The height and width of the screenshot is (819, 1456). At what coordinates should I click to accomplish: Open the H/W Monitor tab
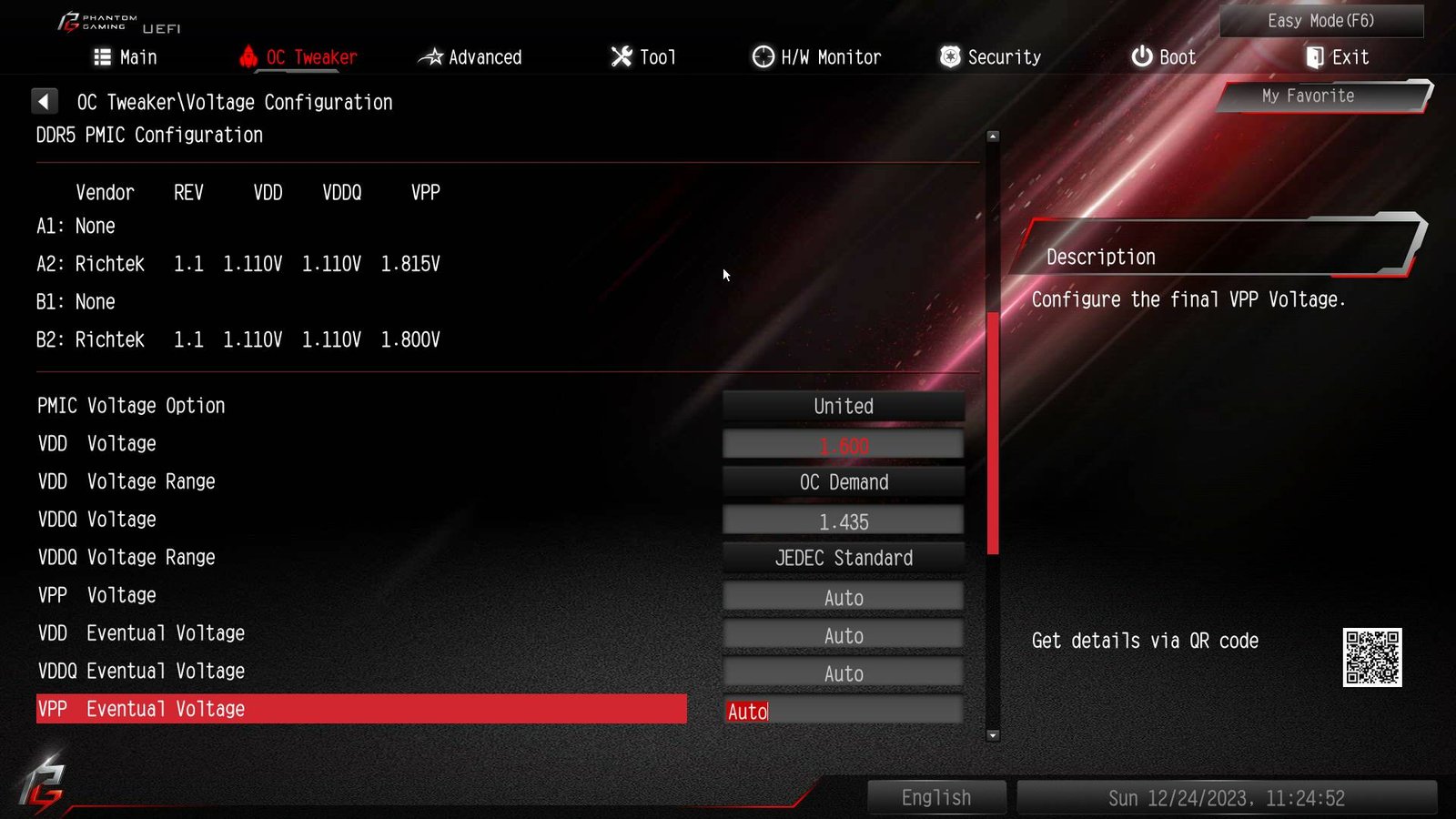(x=816, y=57)
